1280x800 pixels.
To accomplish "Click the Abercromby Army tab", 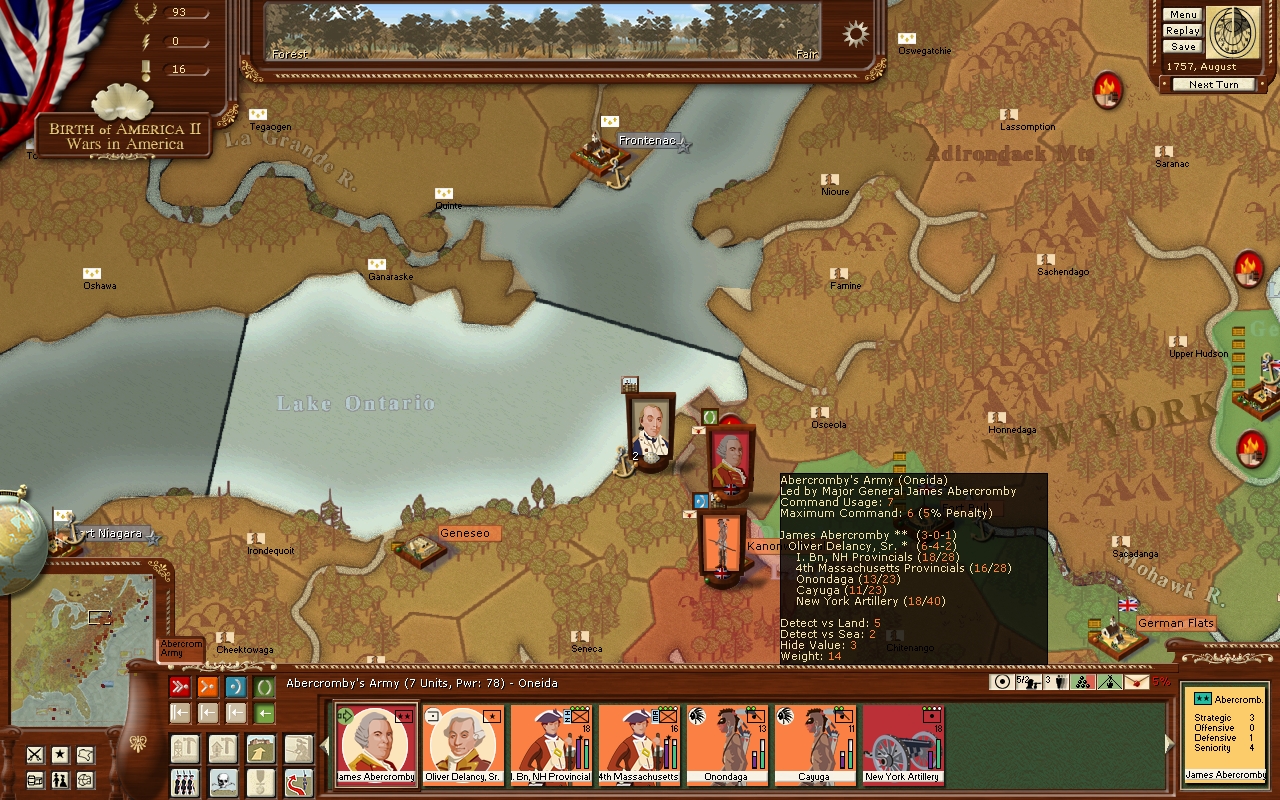I will (181, 648).
